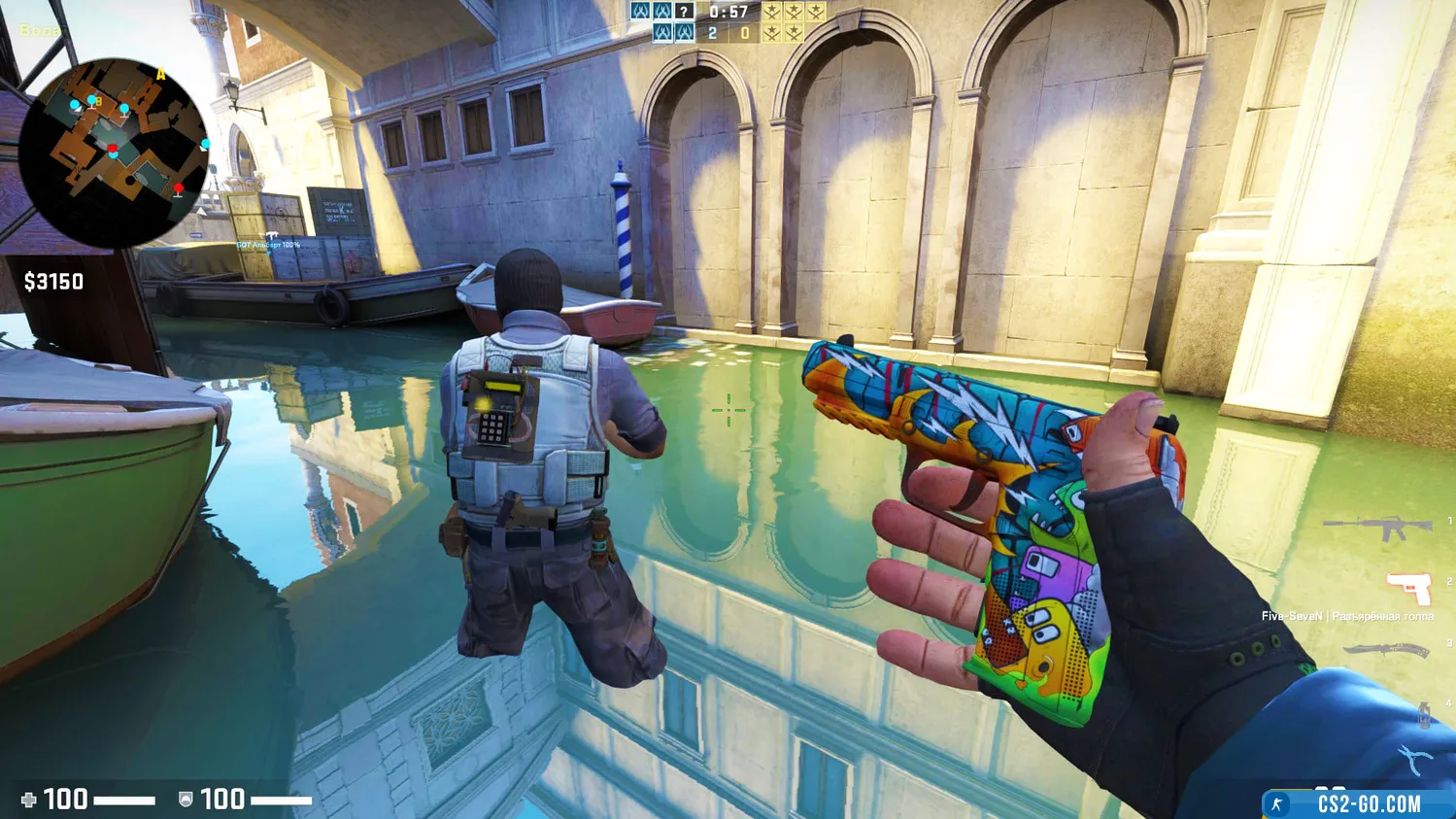Click the circular radar minimap
The image size is (1456, 819).
(114, 153)
